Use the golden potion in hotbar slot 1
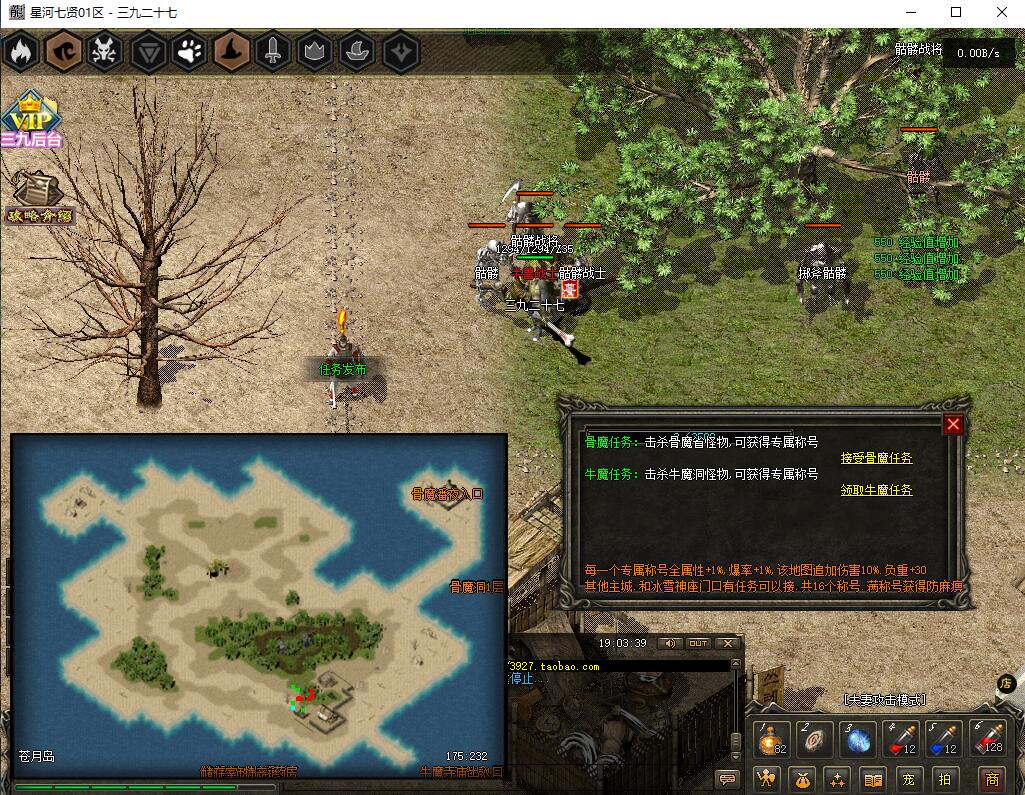1025x795 pixels. click(772, 741)
